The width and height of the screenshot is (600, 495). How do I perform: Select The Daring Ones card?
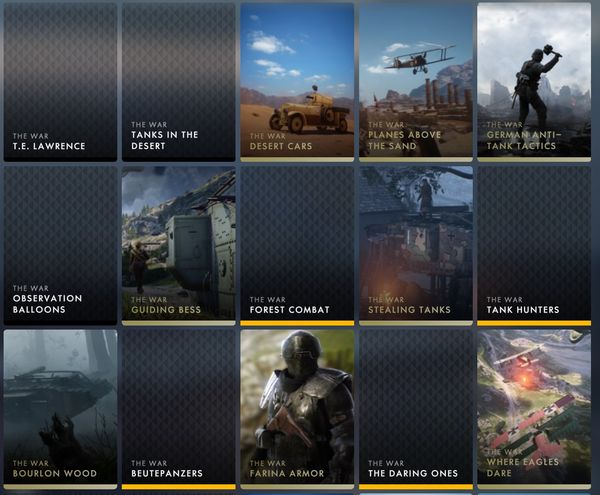415,408
